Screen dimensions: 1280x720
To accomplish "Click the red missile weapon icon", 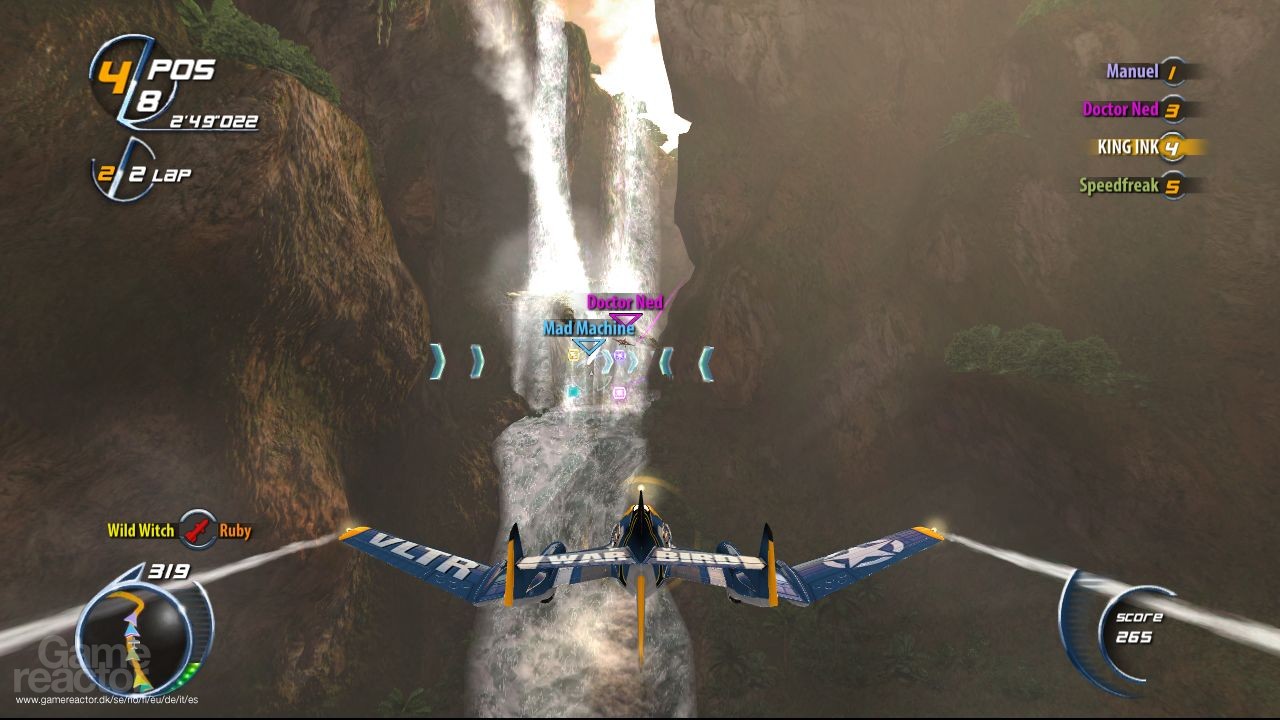I will tap(198, 531).
